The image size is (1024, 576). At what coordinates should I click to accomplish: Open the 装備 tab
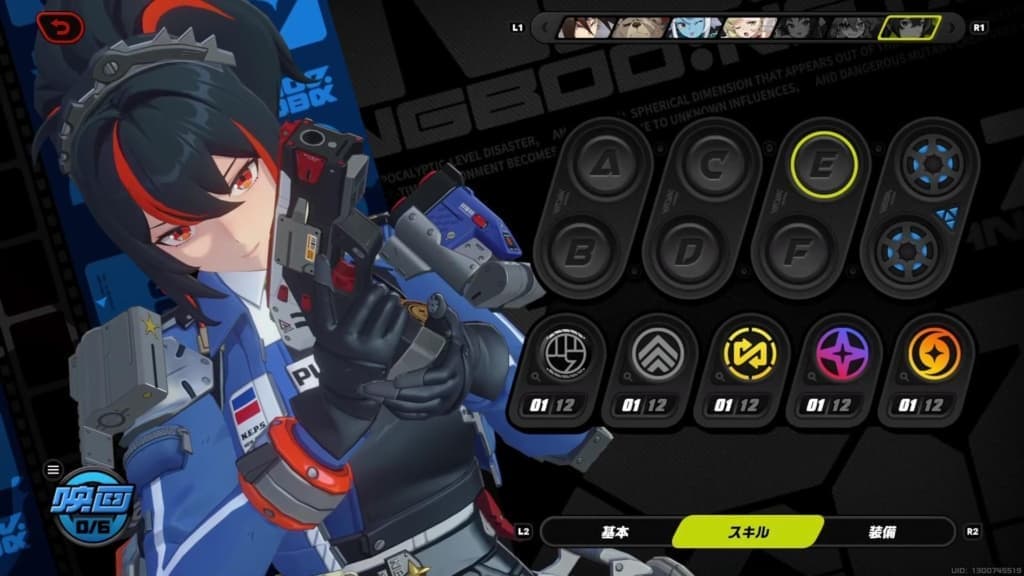[x=880, y=532]
